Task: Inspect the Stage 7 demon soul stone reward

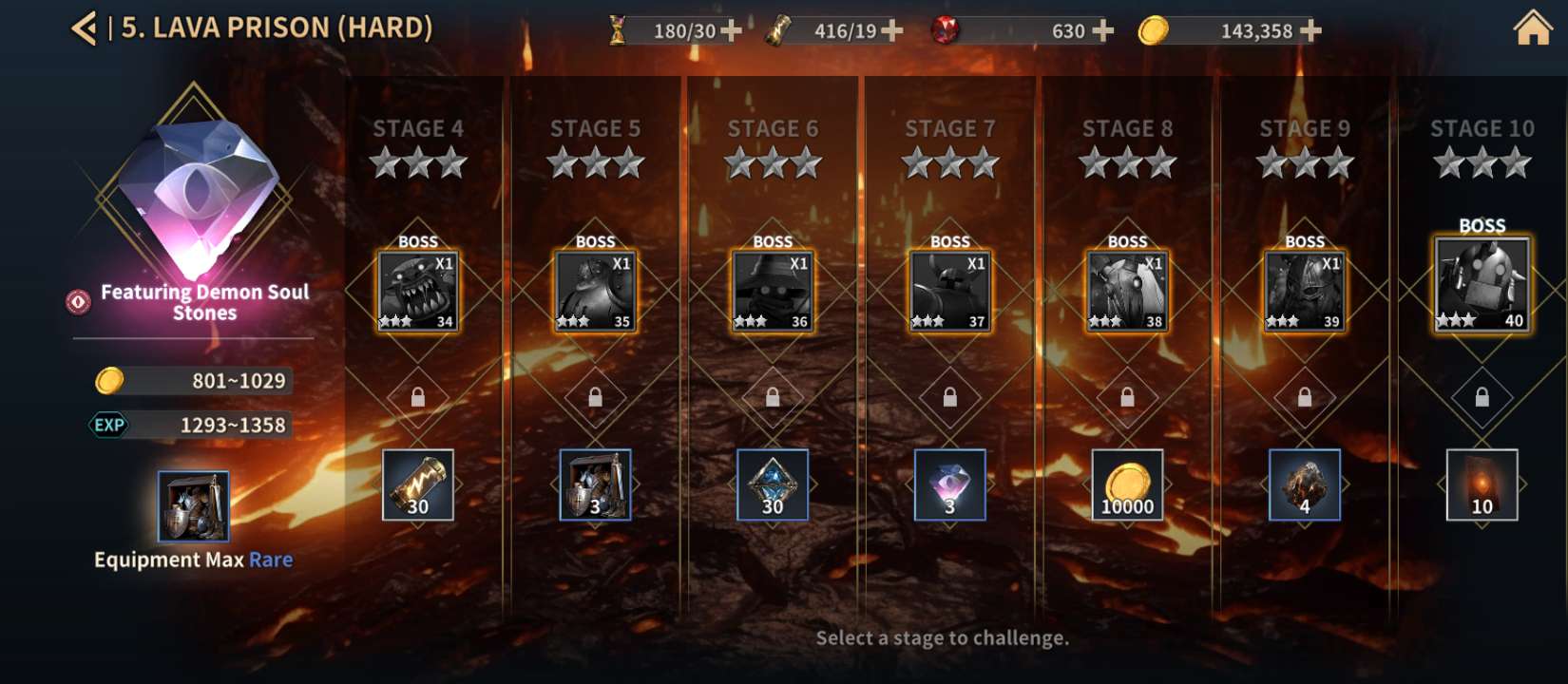Action: click(950, 484)
